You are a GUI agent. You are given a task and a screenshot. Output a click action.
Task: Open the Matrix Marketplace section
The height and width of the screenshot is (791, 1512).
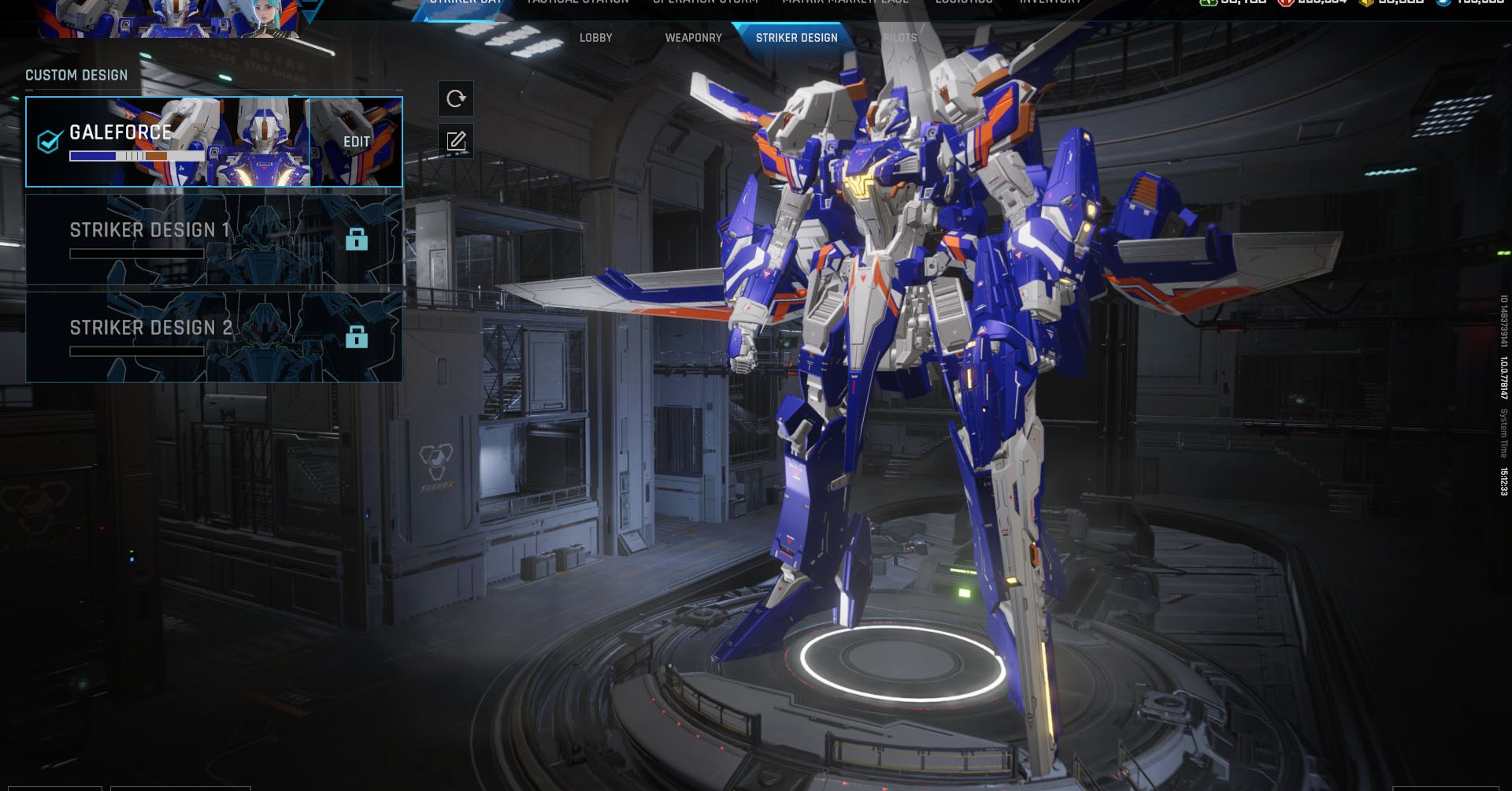coord(844,3)
